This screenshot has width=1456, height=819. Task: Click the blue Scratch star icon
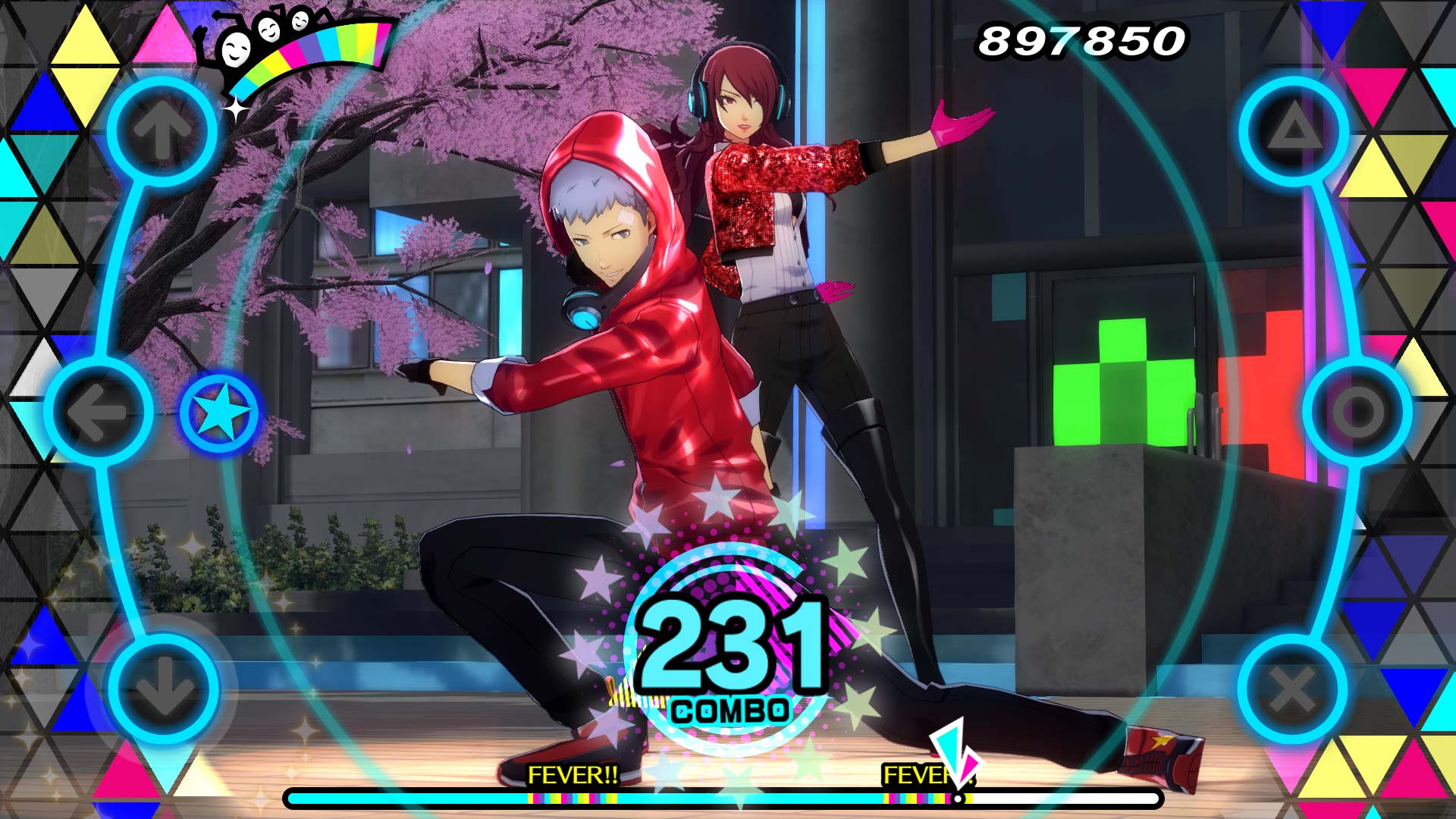click(x=218, y=409)
